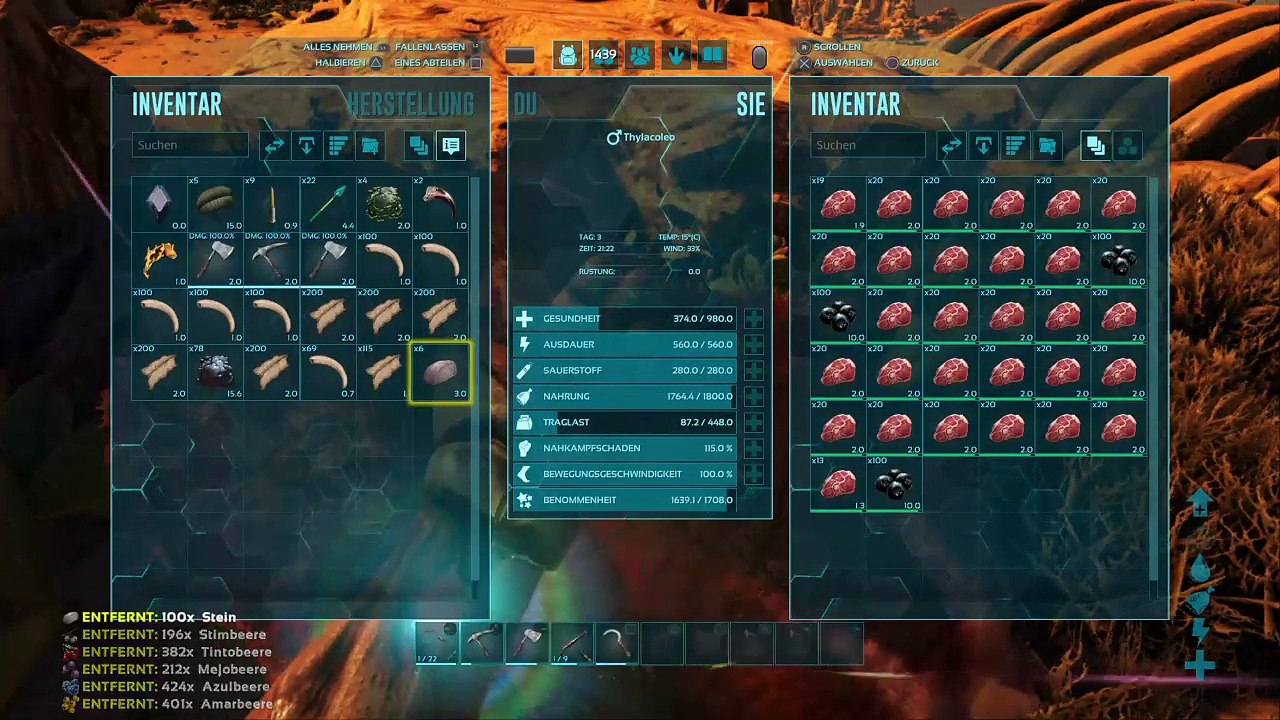This screenshot has height=720, width=1280.
Task: Switch to the Herstellung crafting tab
Action: click(x=410, y=104)
